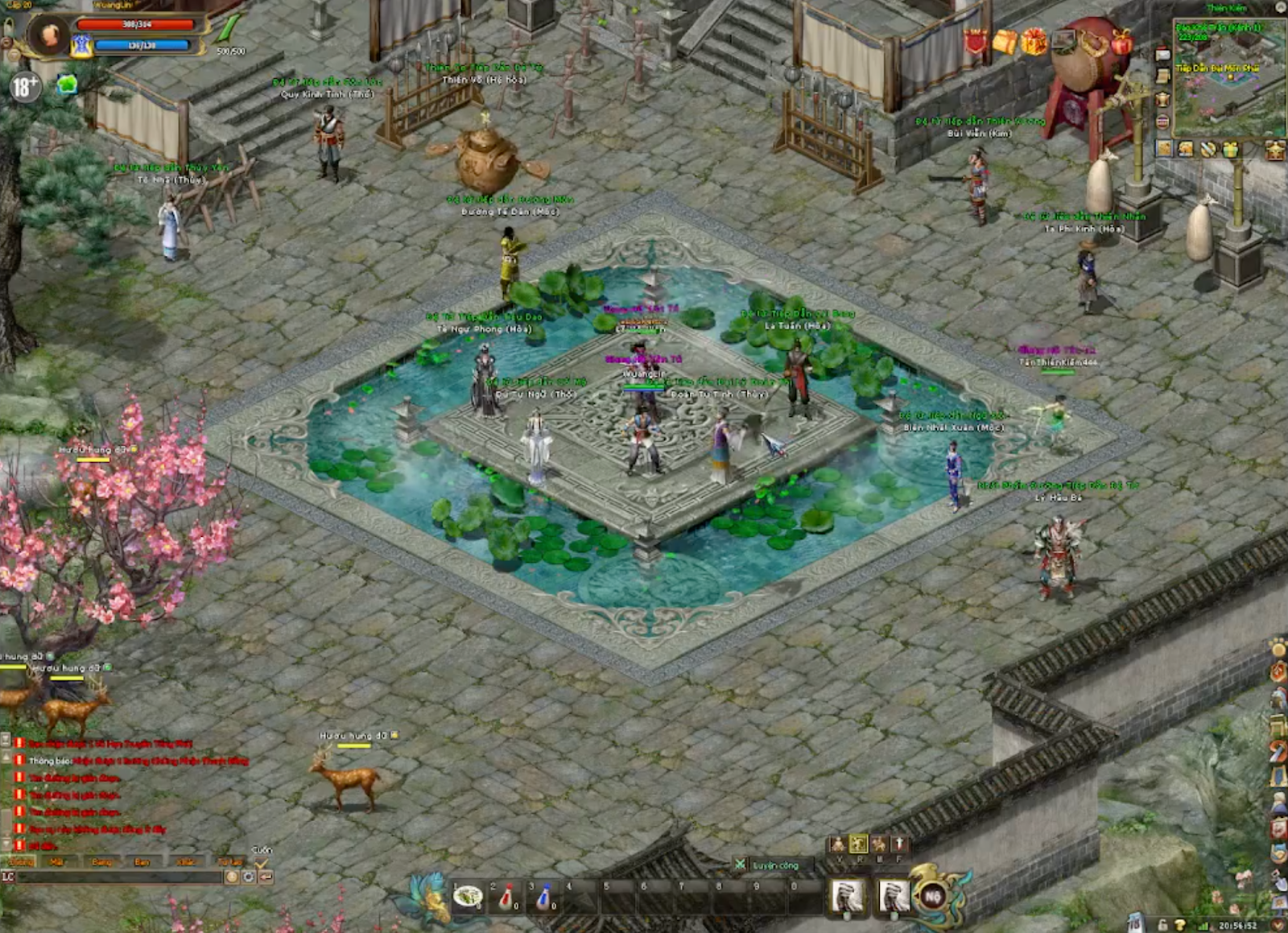
Task: Click the chat message input field
Action: pyautogui.click(x=119, y=877)
